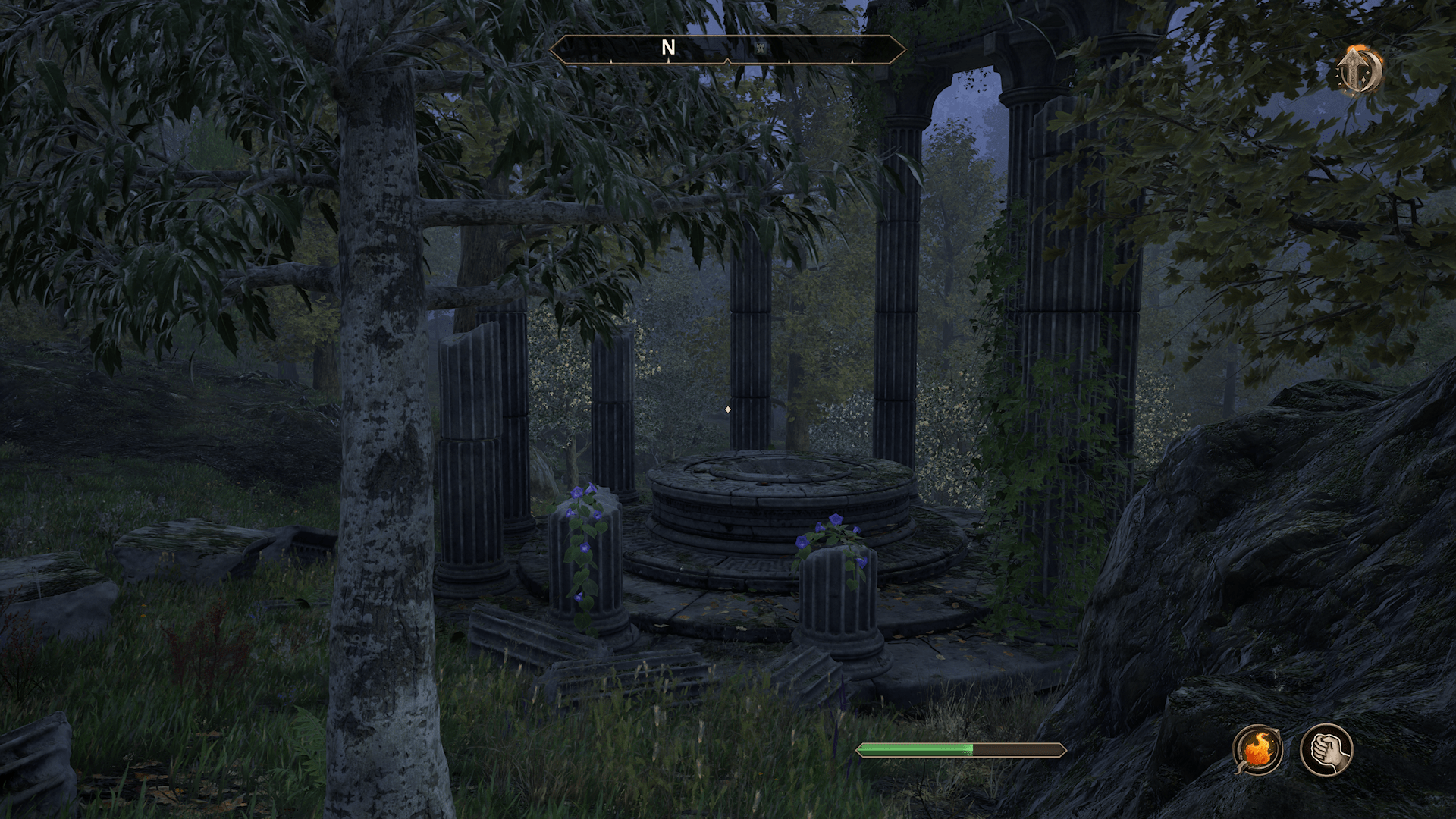Click the clenched fist weapon icon

pos(1326,750)
